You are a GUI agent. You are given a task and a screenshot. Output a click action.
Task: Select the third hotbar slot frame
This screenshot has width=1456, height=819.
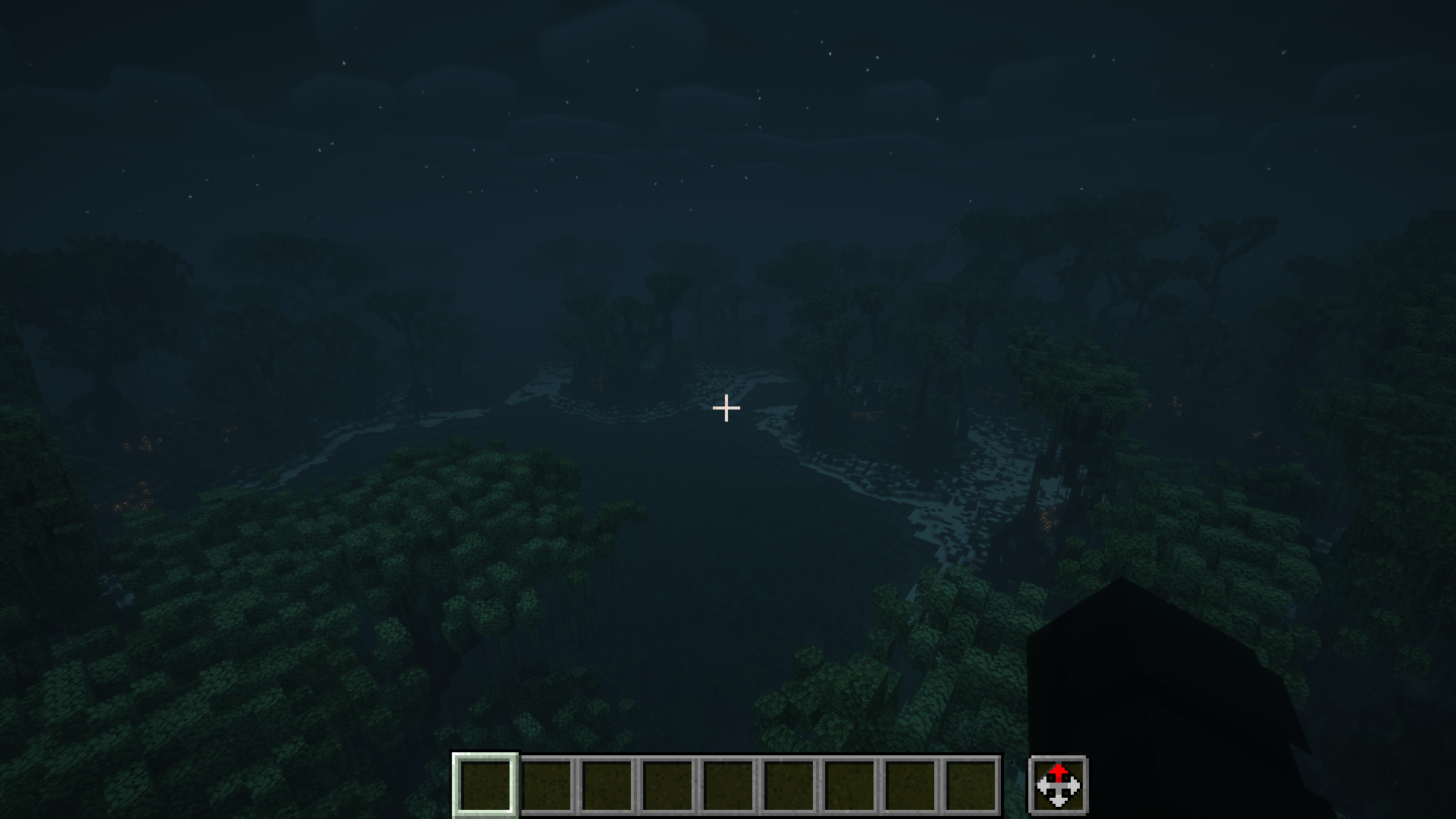point(609,786)
